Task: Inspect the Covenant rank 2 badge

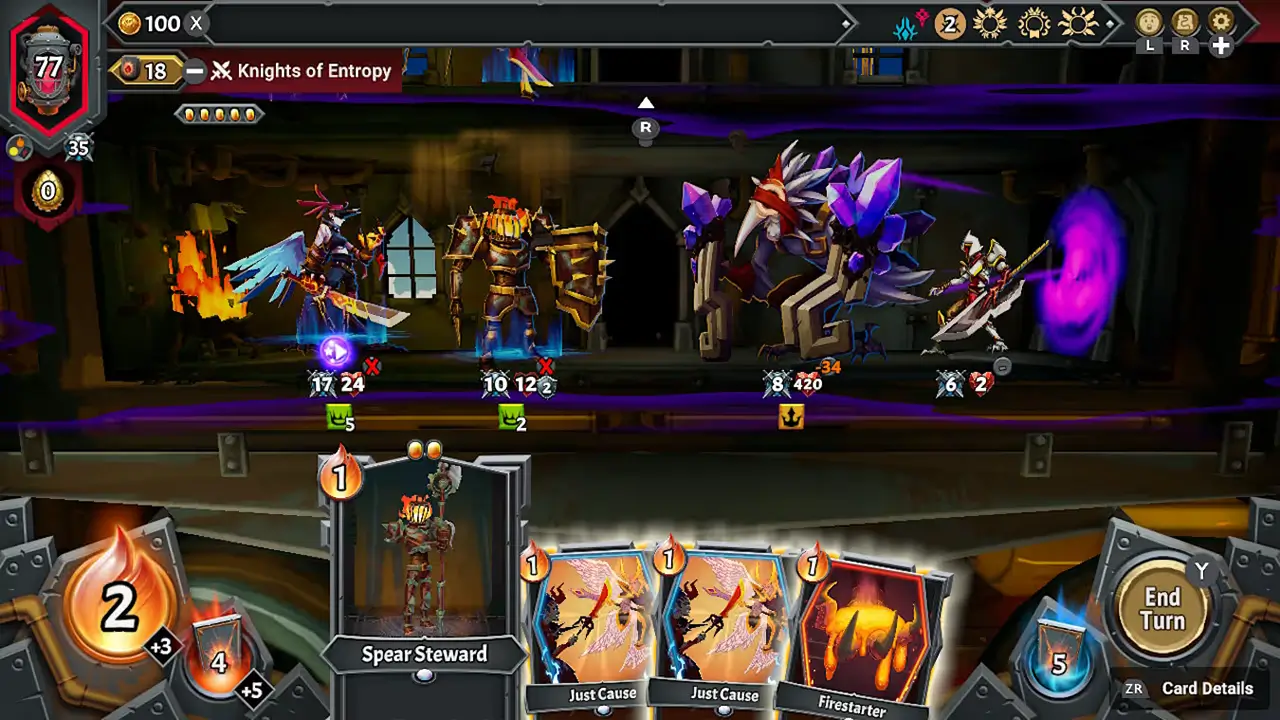Action: coord(949,24)
